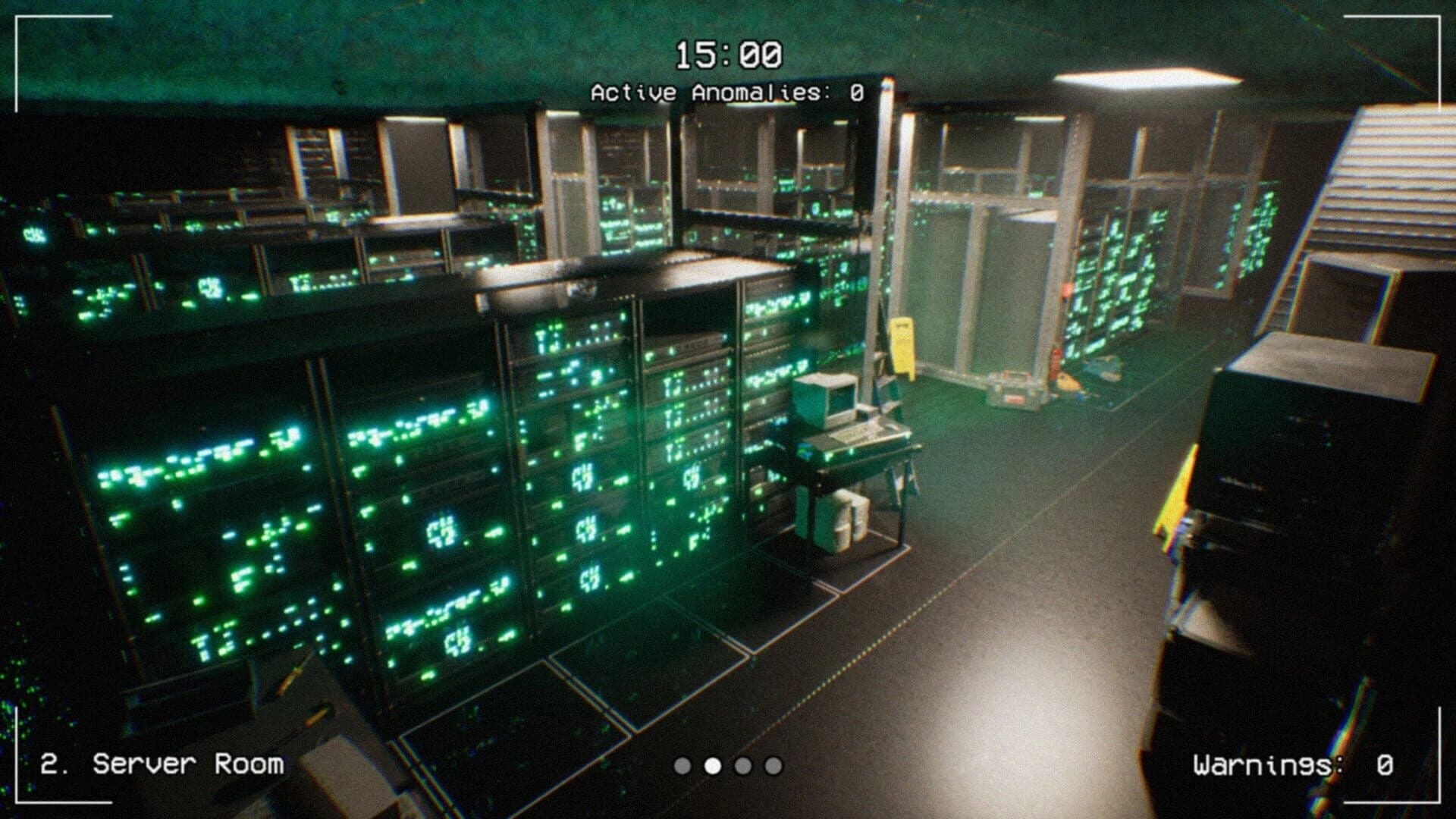Click the highlighted second camera dot

point(712,767)
